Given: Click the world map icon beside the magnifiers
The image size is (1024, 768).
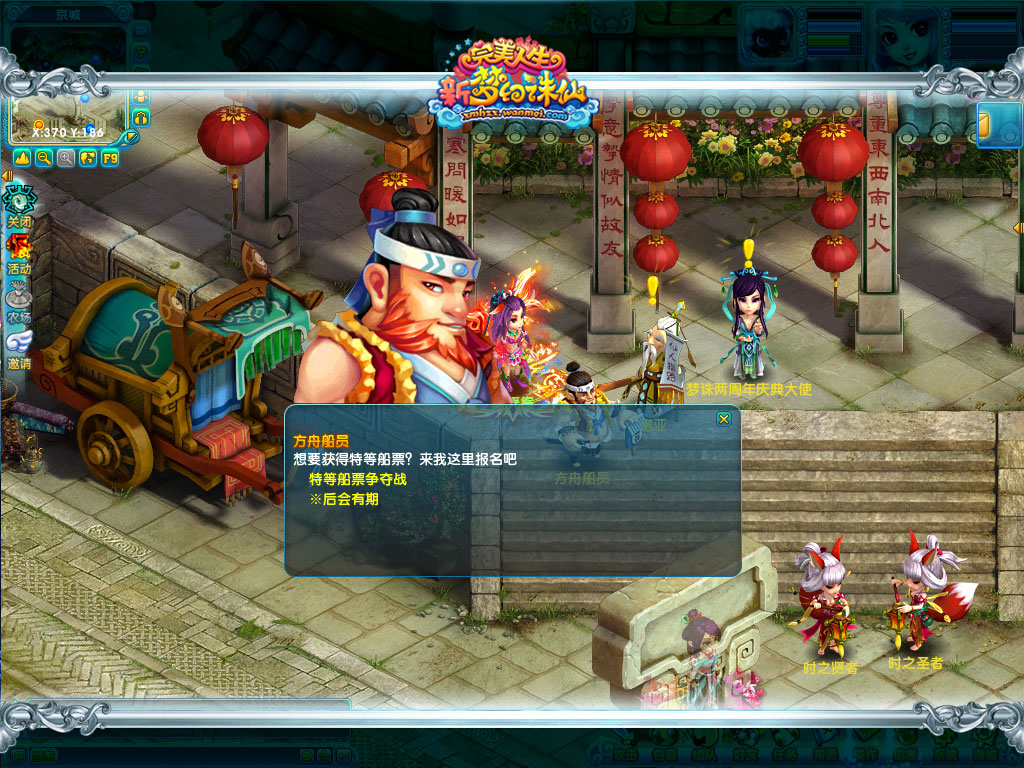Looking at the screenshot, I should 88,158.
